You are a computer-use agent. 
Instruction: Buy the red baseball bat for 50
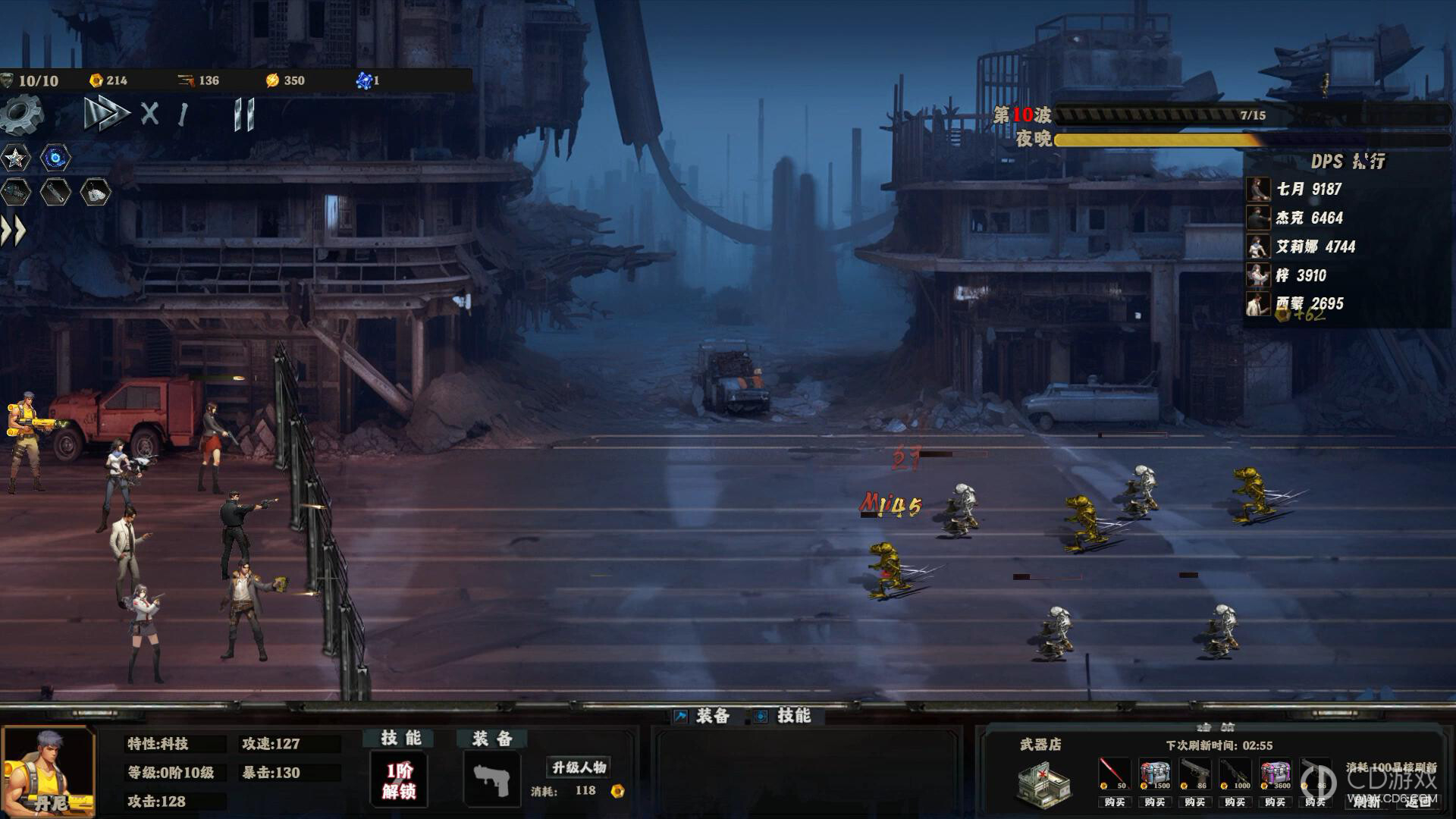point(1114,802)
